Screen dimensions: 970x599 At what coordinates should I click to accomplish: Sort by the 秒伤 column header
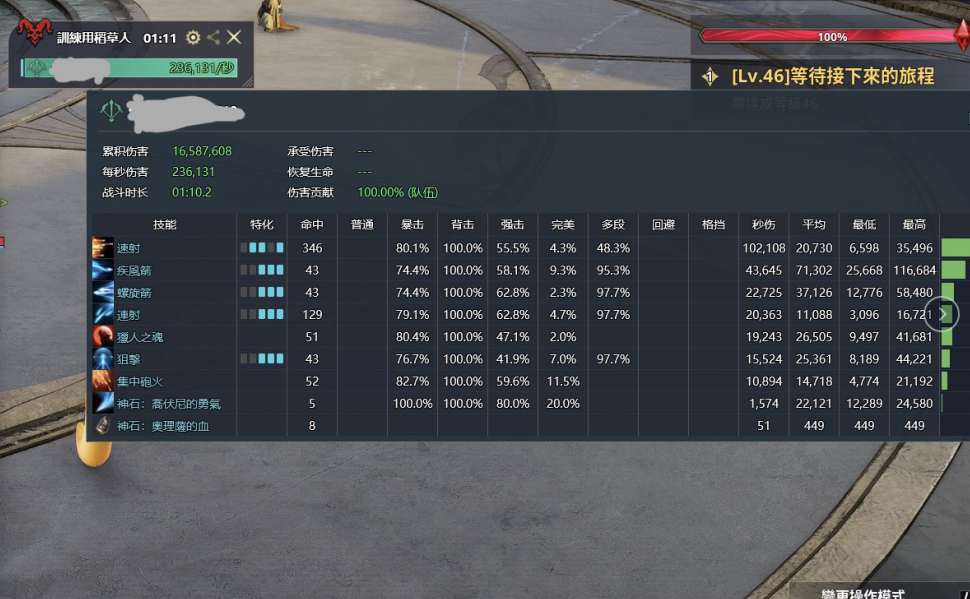tap(763, 225)
